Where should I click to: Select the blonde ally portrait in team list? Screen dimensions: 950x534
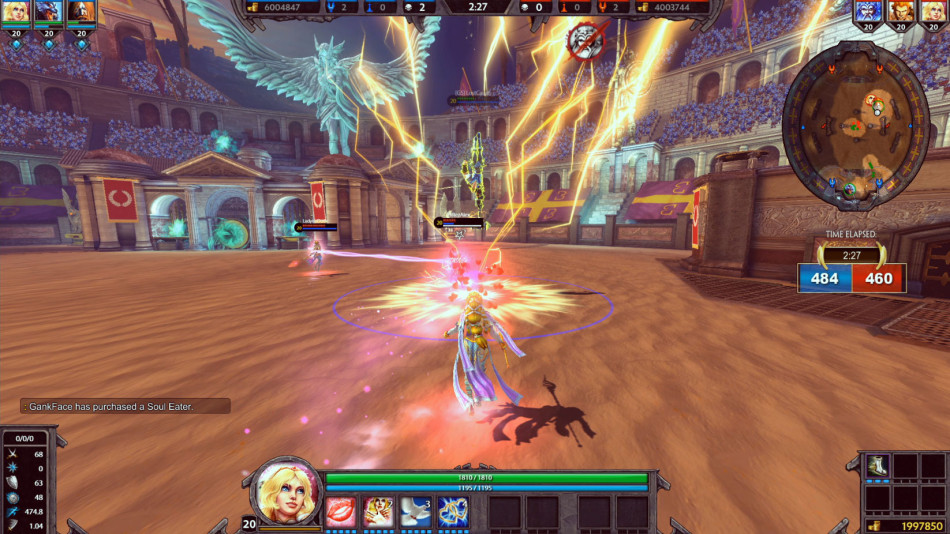15,12
